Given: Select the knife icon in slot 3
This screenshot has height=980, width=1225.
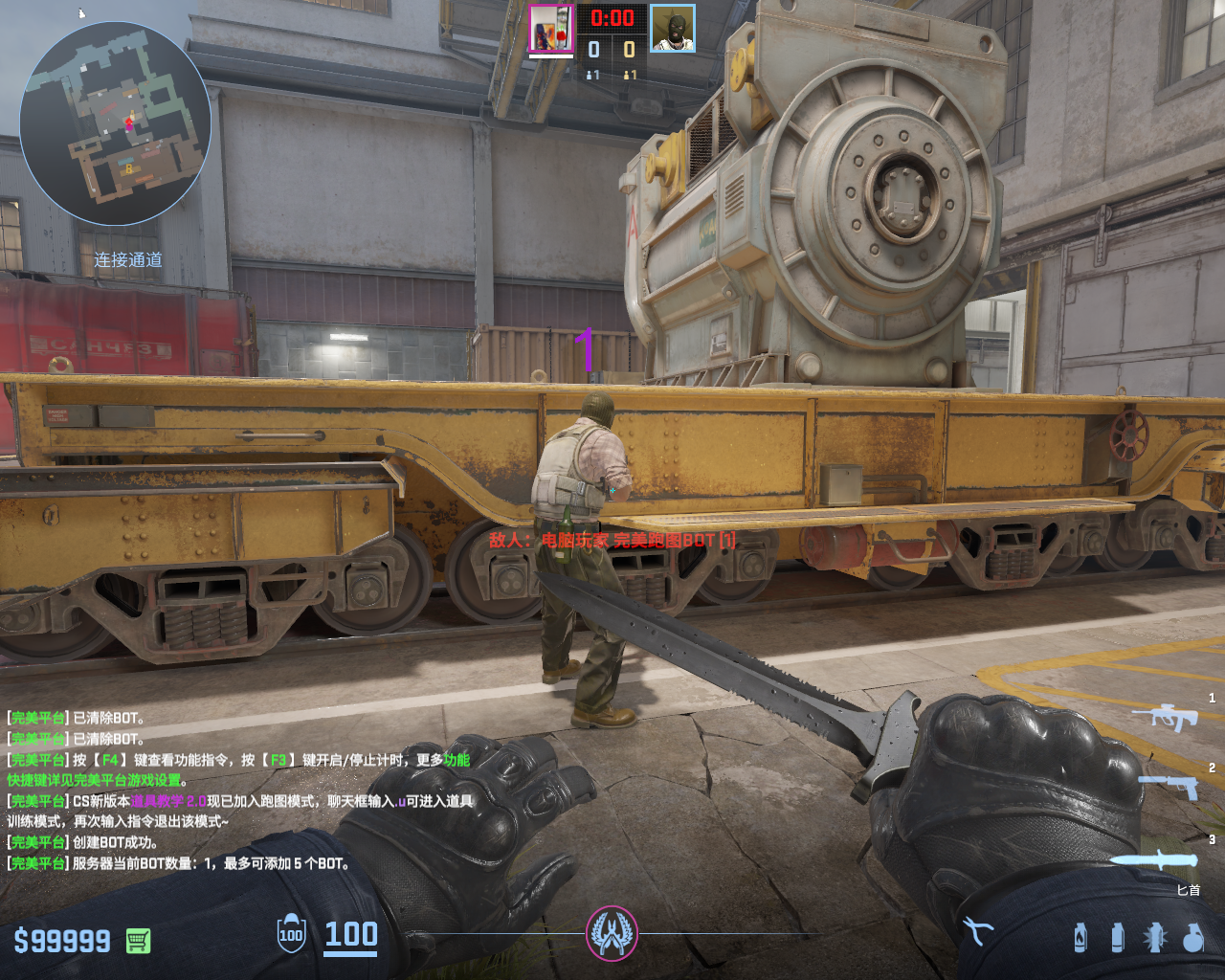Looking at the screenshot, I should pos(1159,859).
